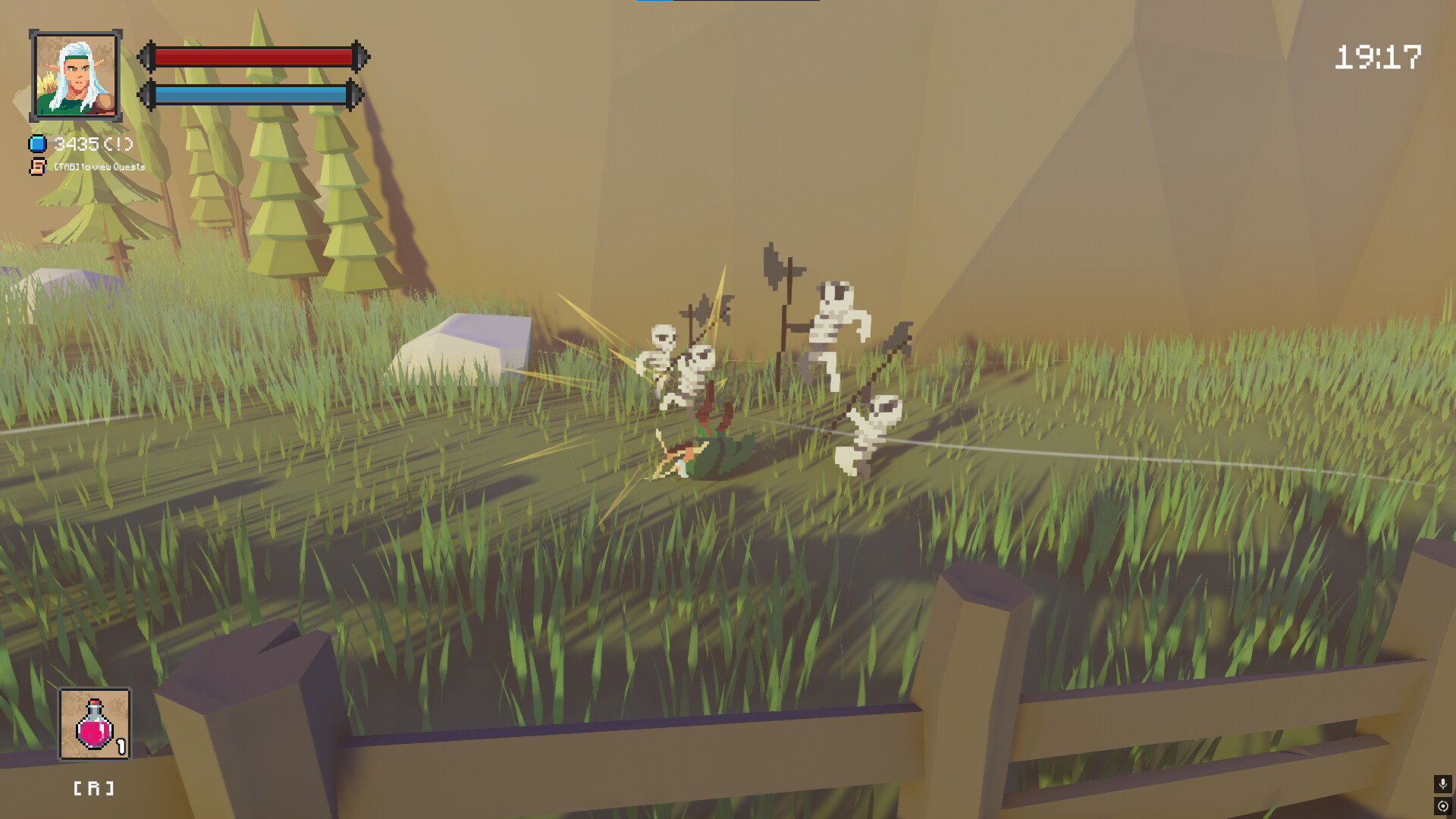The width and height of the screenshot is (1456, 819).
Task: Toggle the [R] hotkey slot
Action: click(x=93, y=787)
